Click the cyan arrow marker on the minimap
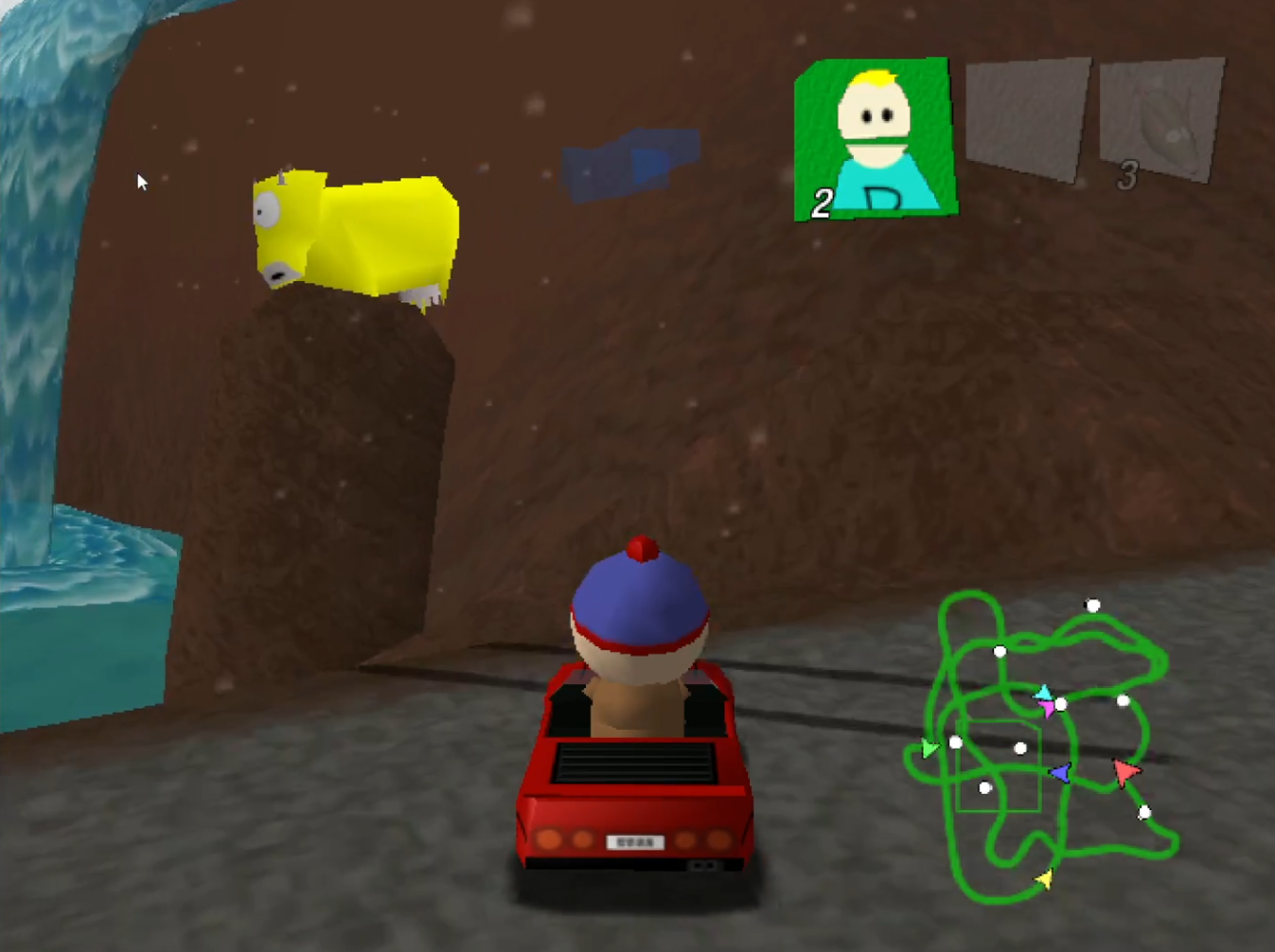This screenshot has width=1275, height=952. (x=1044, y=694)
